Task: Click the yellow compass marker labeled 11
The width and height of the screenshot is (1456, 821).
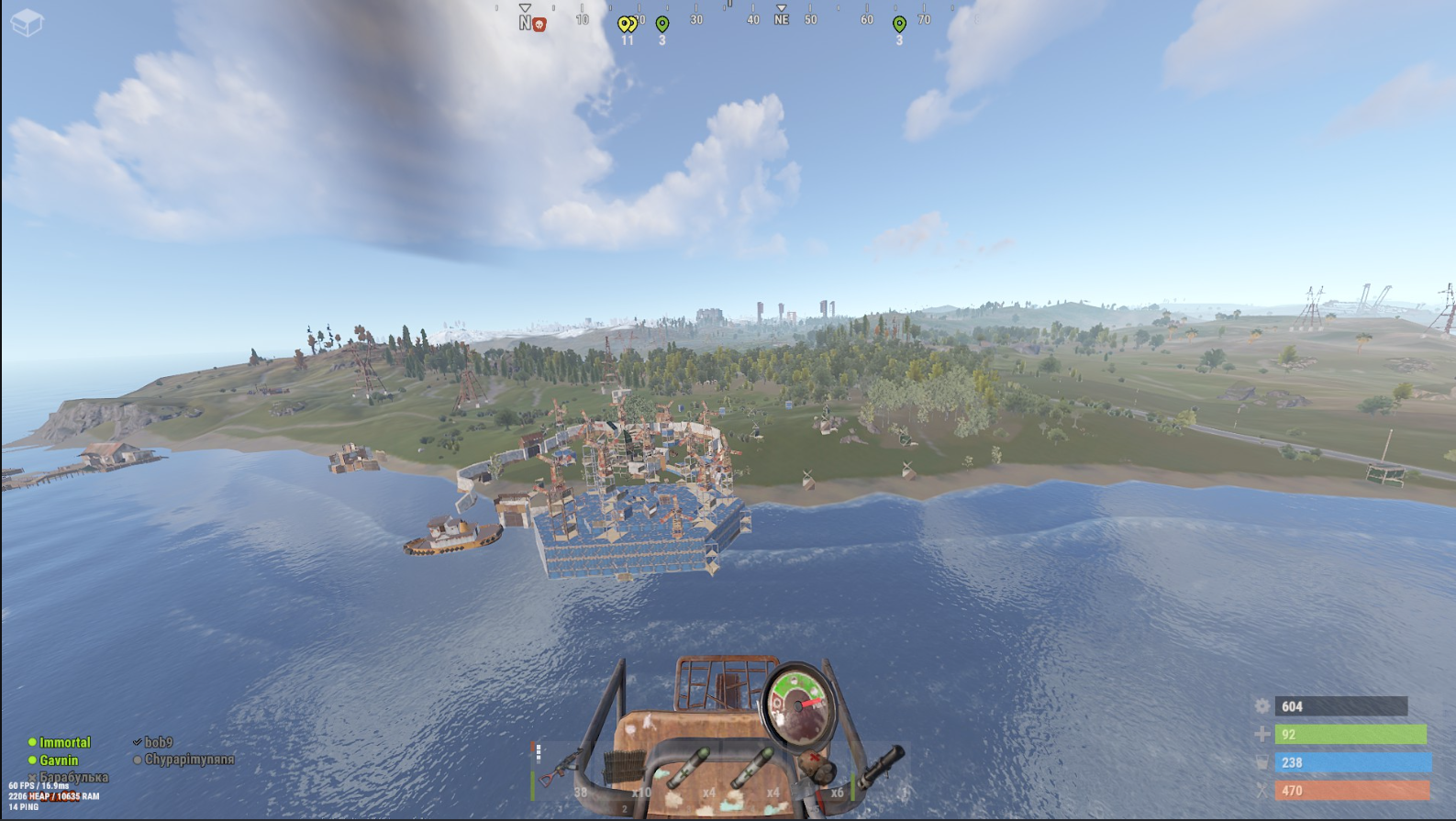Action: pyautogui.click(x=628, y=25)
